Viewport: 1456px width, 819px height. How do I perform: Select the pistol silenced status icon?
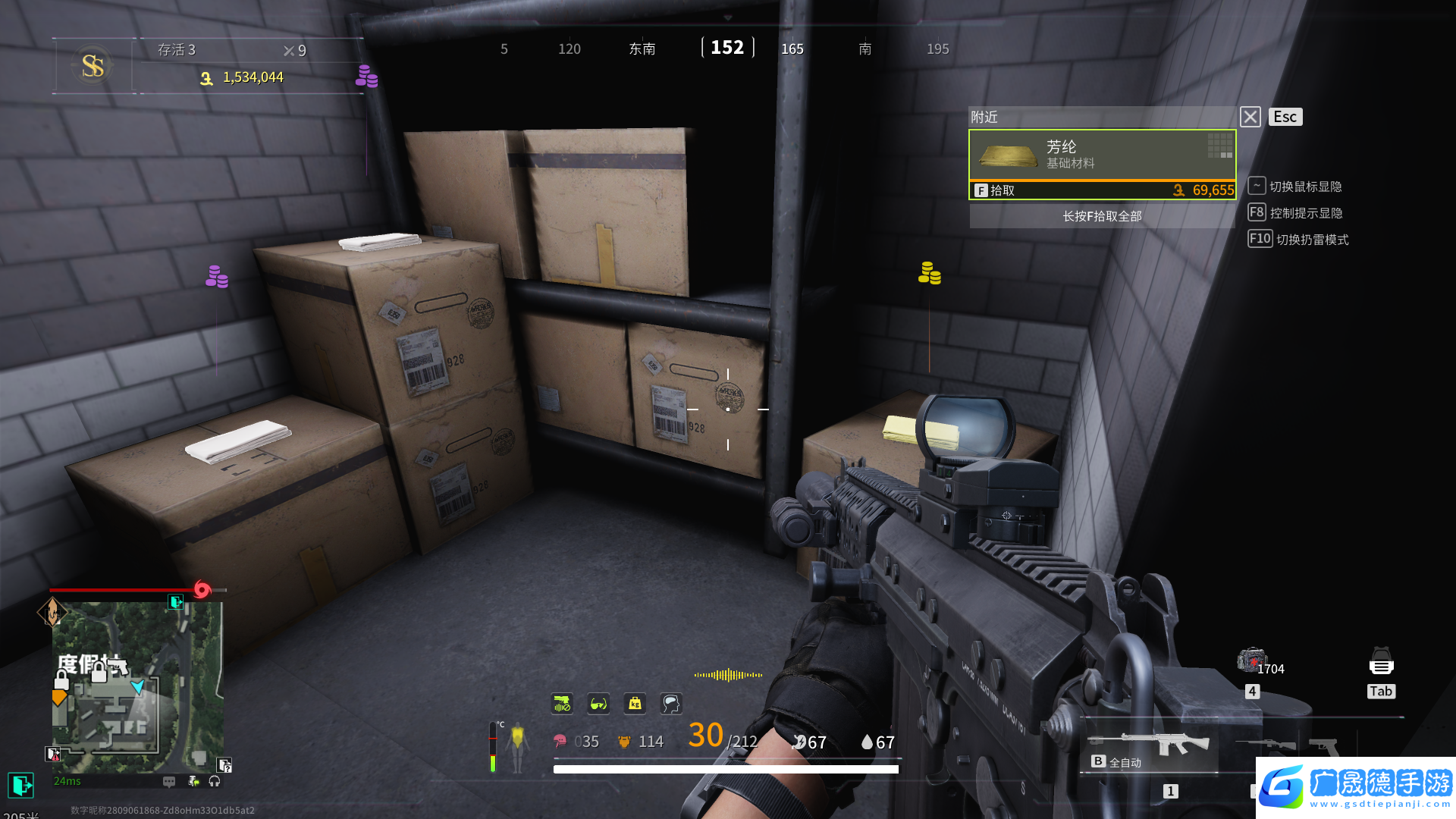pyautogui.click(x=562, y=704)
